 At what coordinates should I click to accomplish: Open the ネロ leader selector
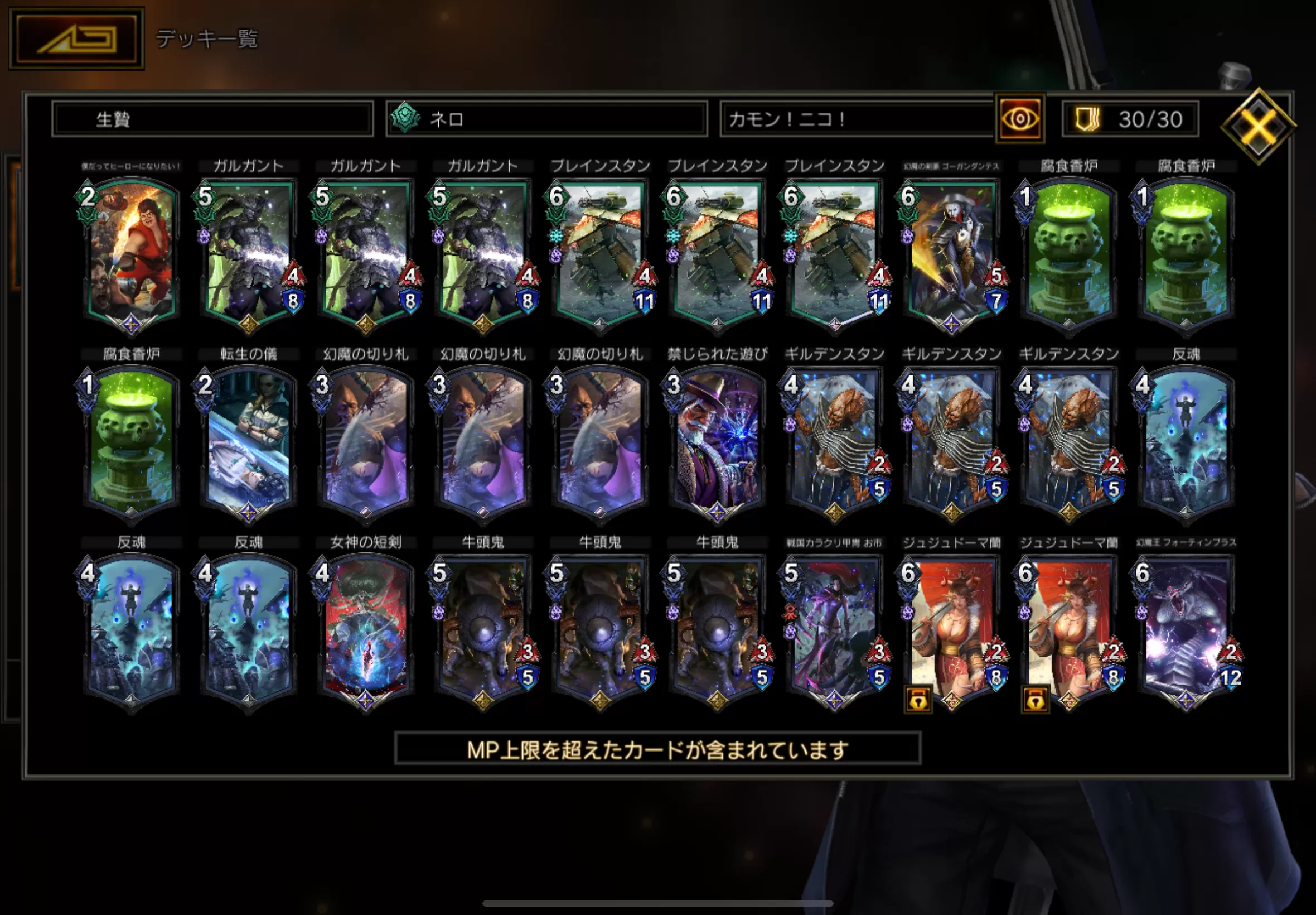coord(546,119)
